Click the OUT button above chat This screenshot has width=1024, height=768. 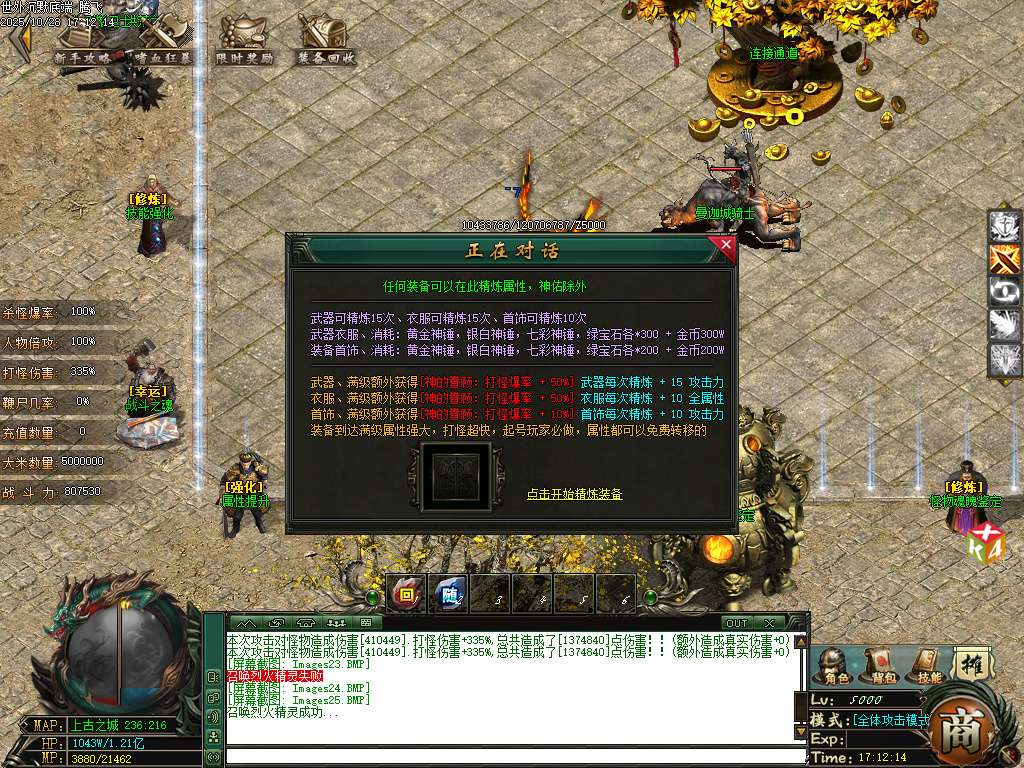click(x=737, y=623)
